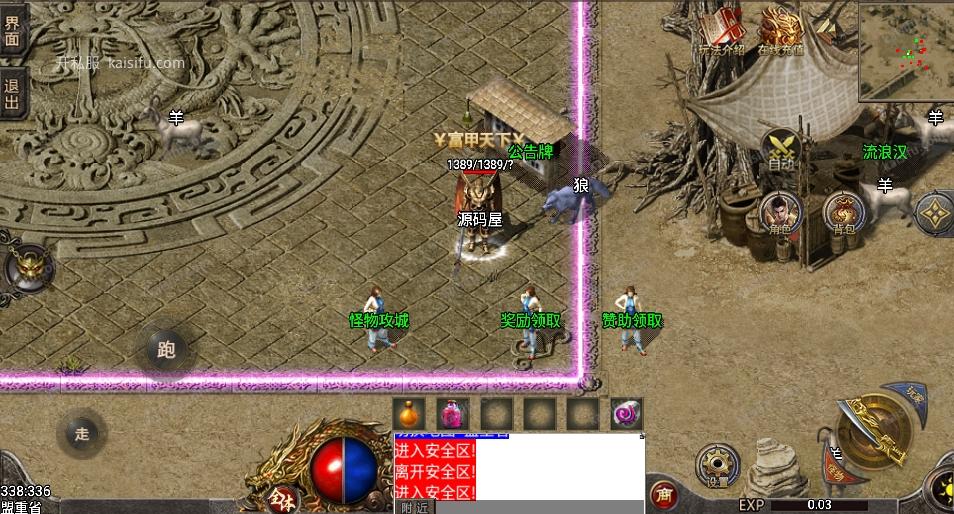Use the orange gourd potion slot
Screen dimensions: 954x514
408,413
